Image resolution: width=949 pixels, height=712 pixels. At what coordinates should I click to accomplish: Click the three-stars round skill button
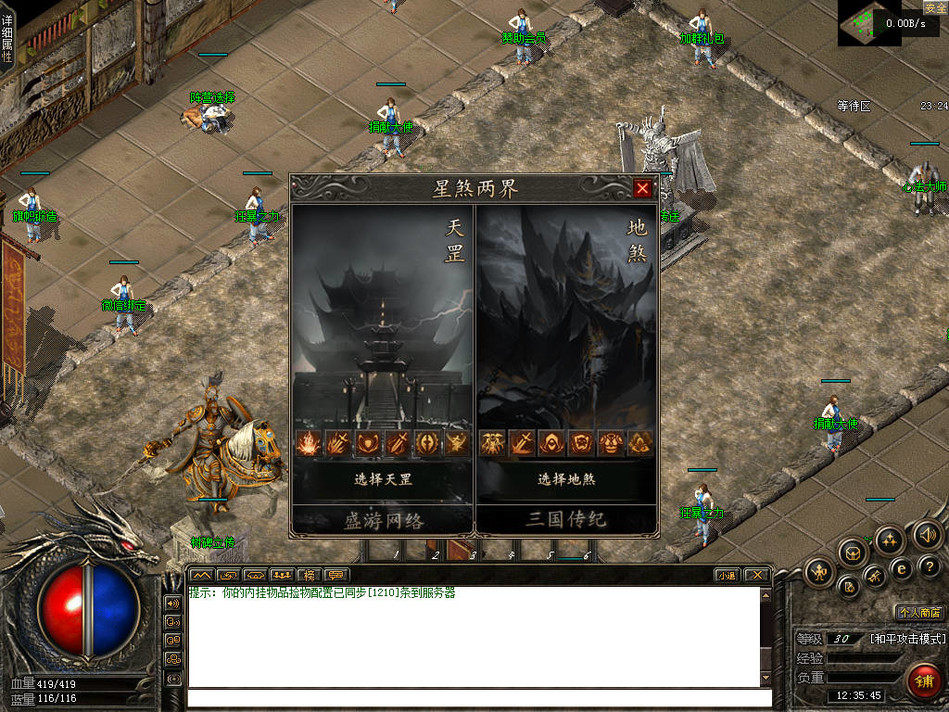click(888, 541)
